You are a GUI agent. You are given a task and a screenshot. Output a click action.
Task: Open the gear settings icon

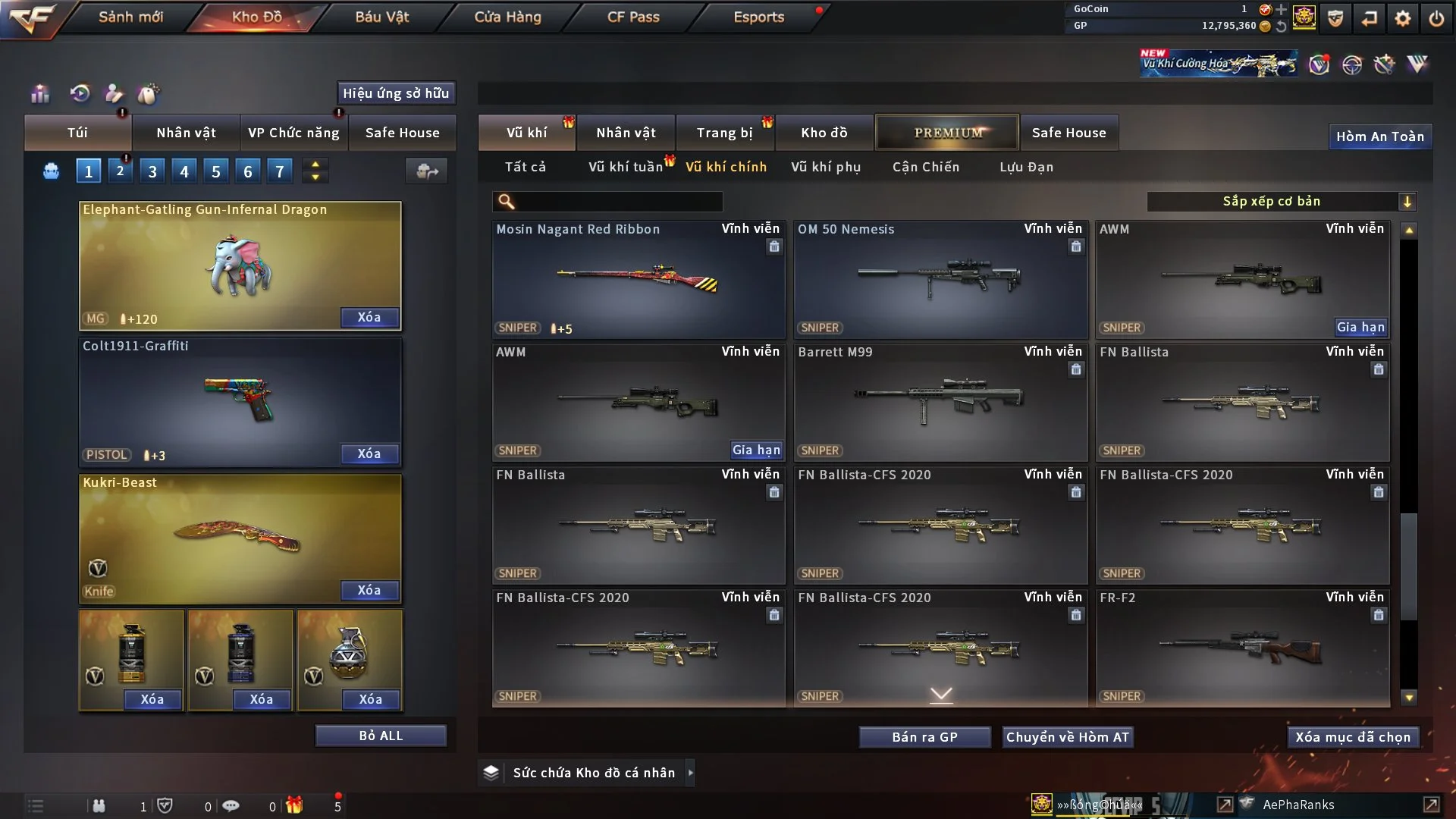pos(1403,18)
